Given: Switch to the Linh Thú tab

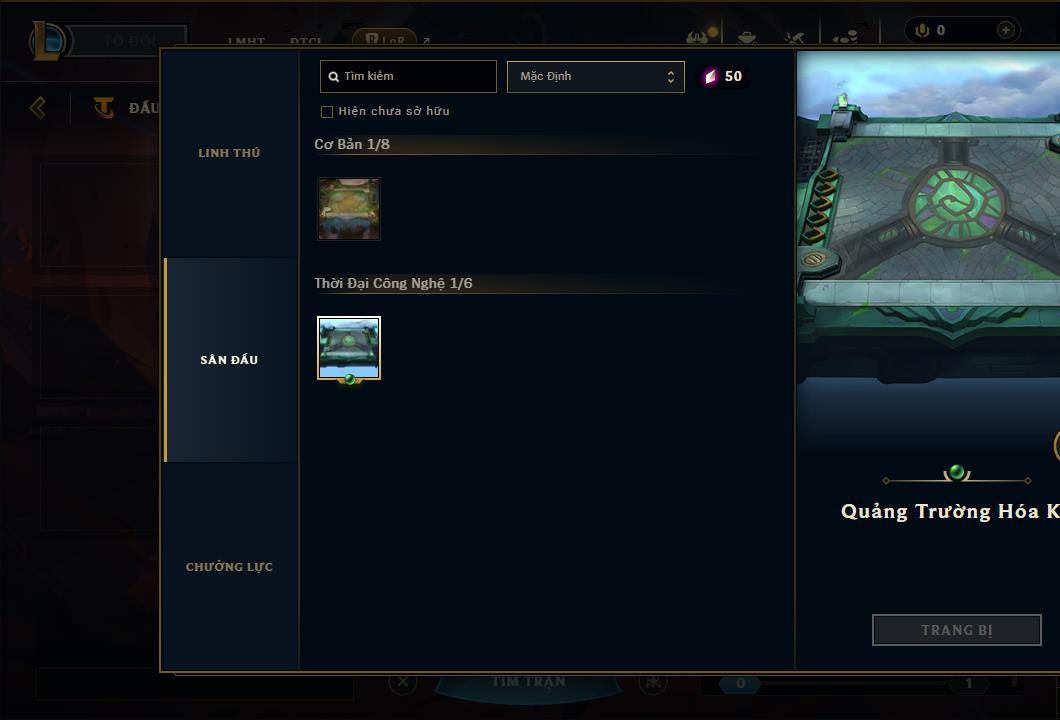Looking at the screenshot, I should (229, 153).
